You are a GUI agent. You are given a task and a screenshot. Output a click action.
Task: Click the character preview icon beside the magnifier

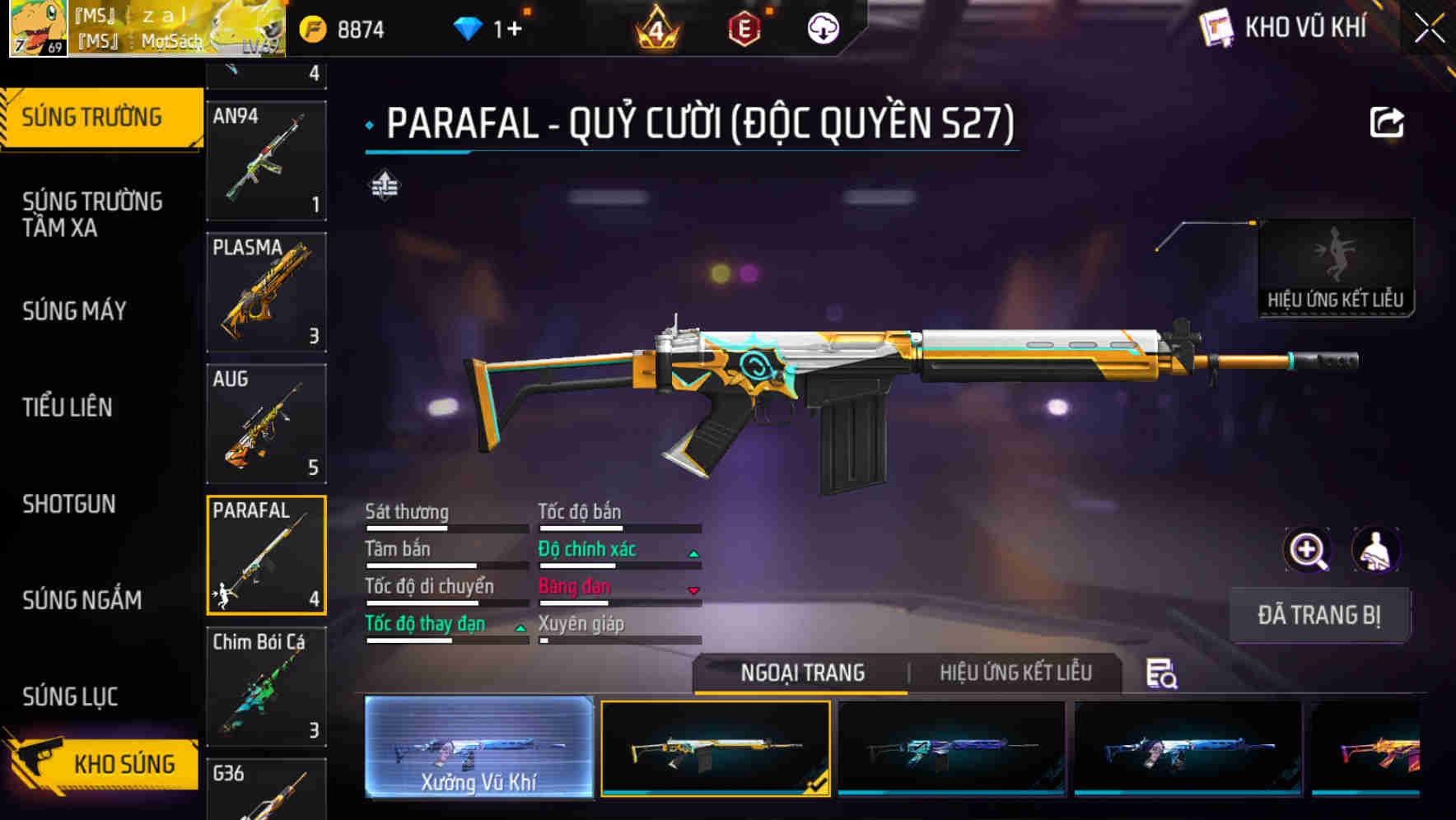[1376, 550]
